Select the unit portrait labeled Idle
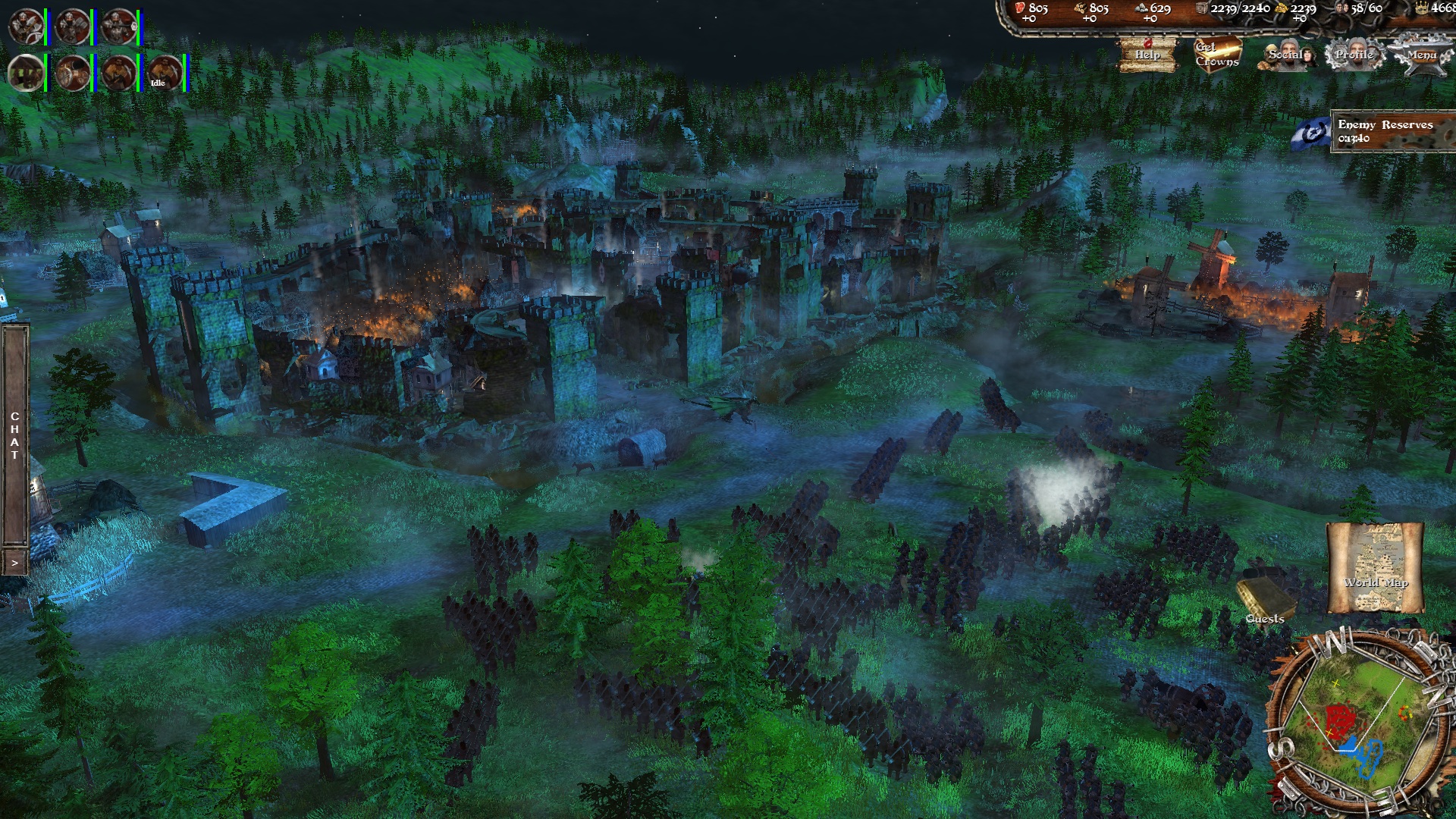 (165, 74)
